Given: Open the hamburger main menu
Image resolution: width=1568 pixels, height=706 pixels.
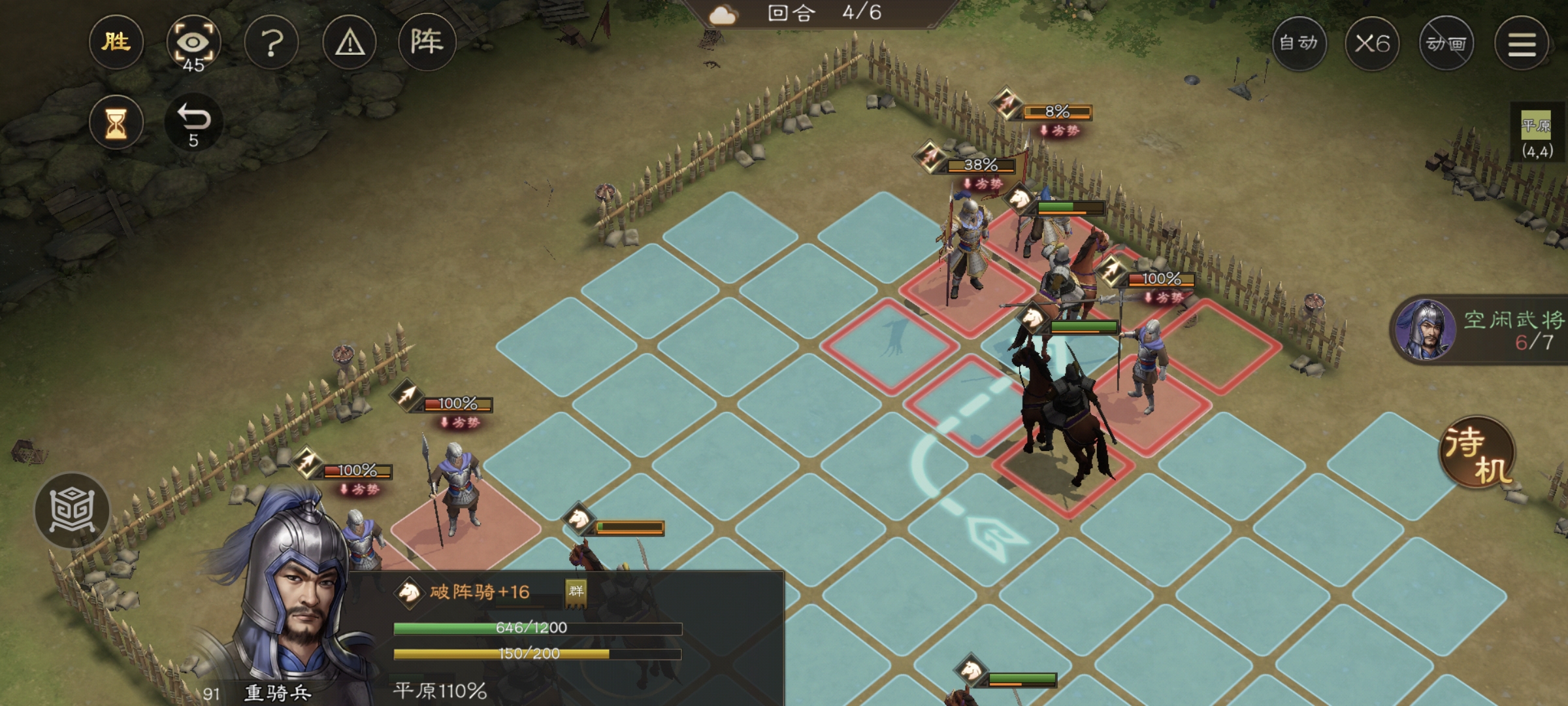Looking at the screenshot, I should pos(1522,44).
